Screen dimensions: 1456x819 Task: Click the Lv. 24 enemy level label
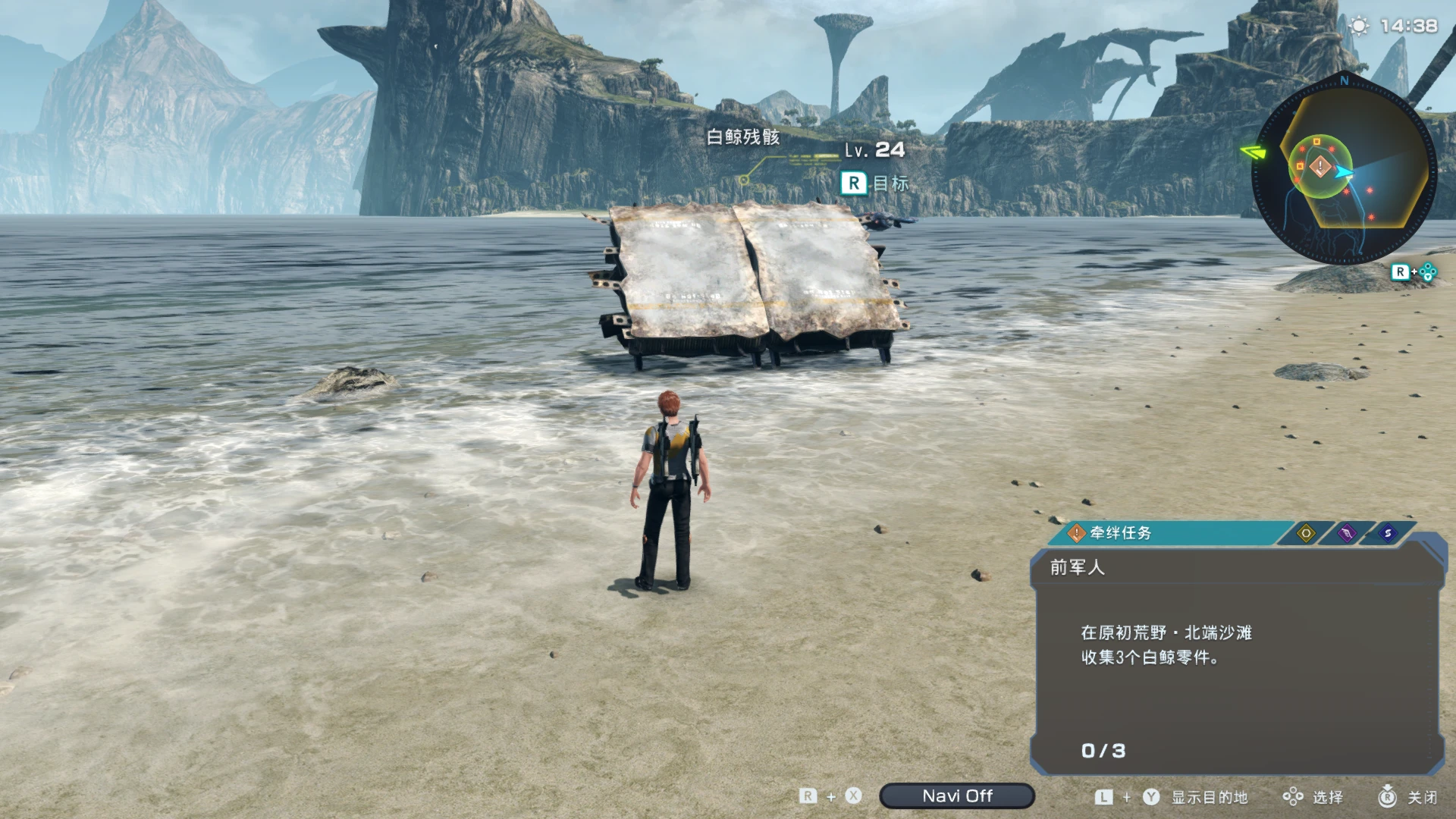(x=876, y=150)
